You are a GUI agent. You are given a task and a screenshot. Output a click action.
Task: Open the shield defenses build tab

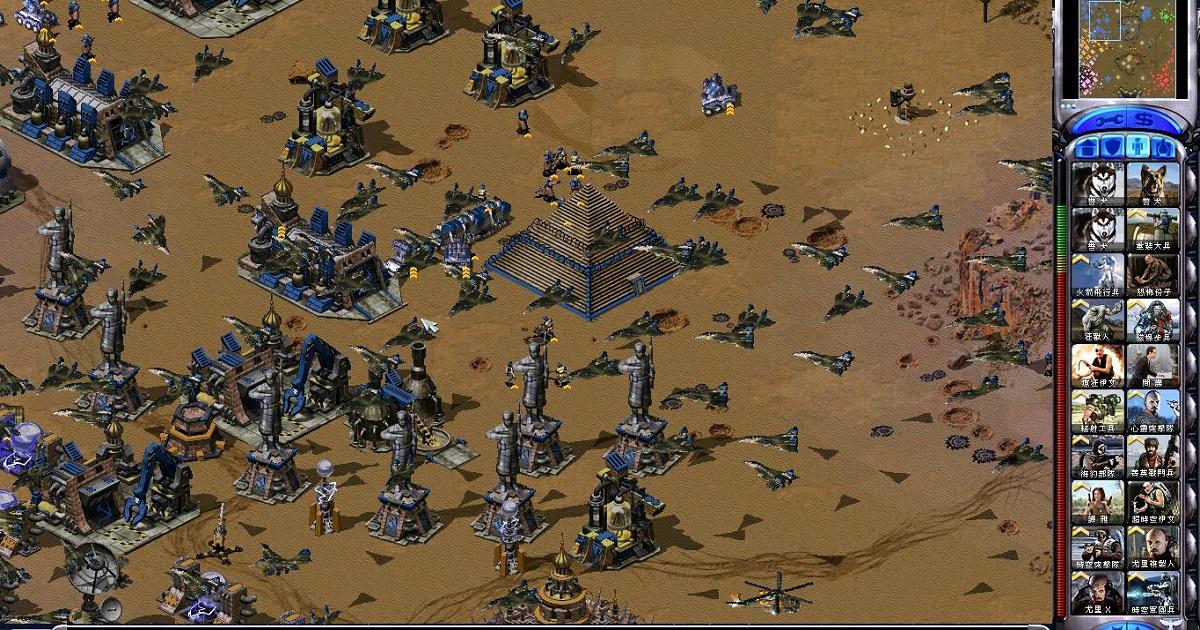(1111, 148)
